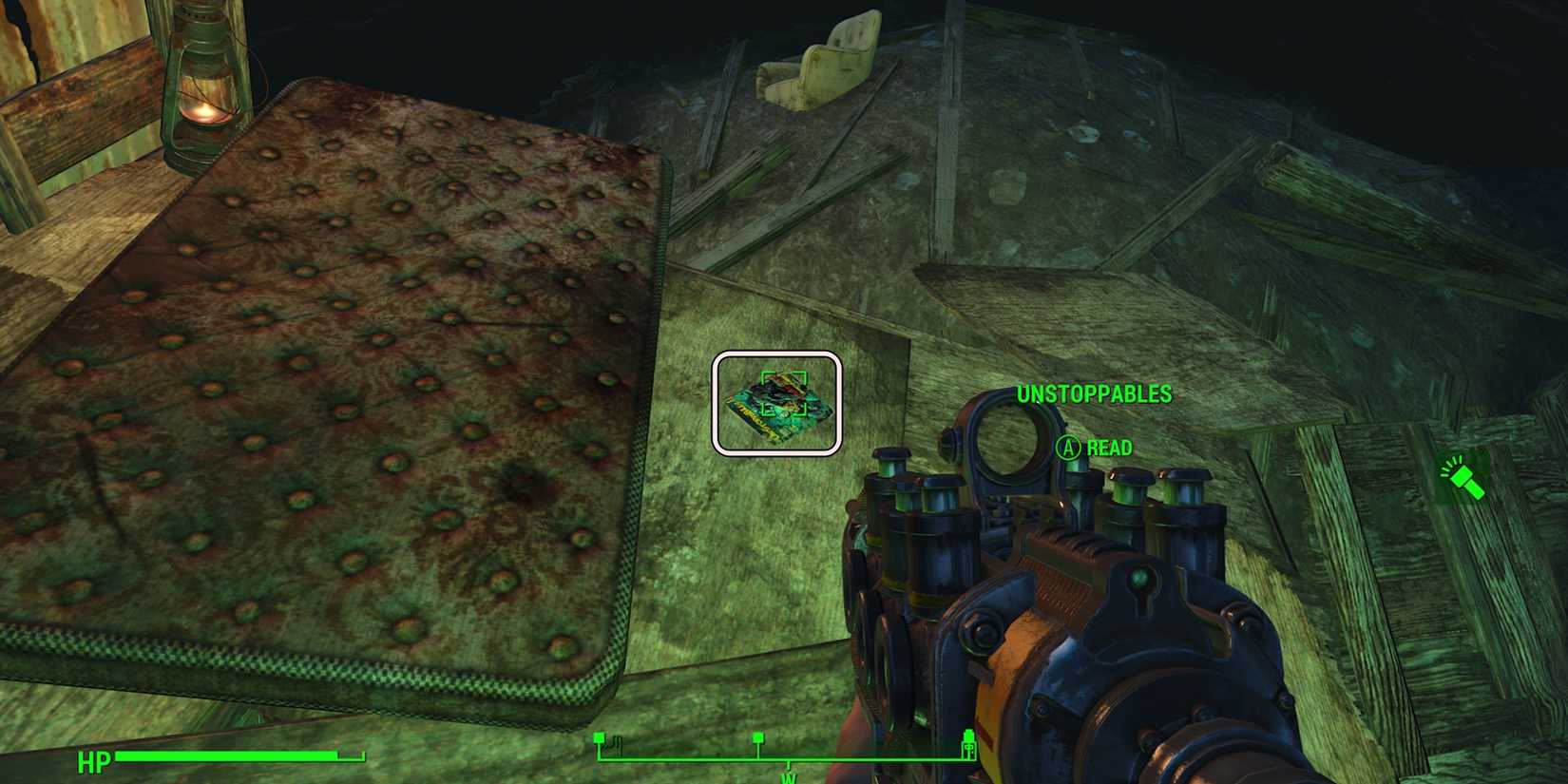Screen dimensions: 1568x784
Task: Click the W cardinal direction marker on compass
Action: tap(788, 777)
